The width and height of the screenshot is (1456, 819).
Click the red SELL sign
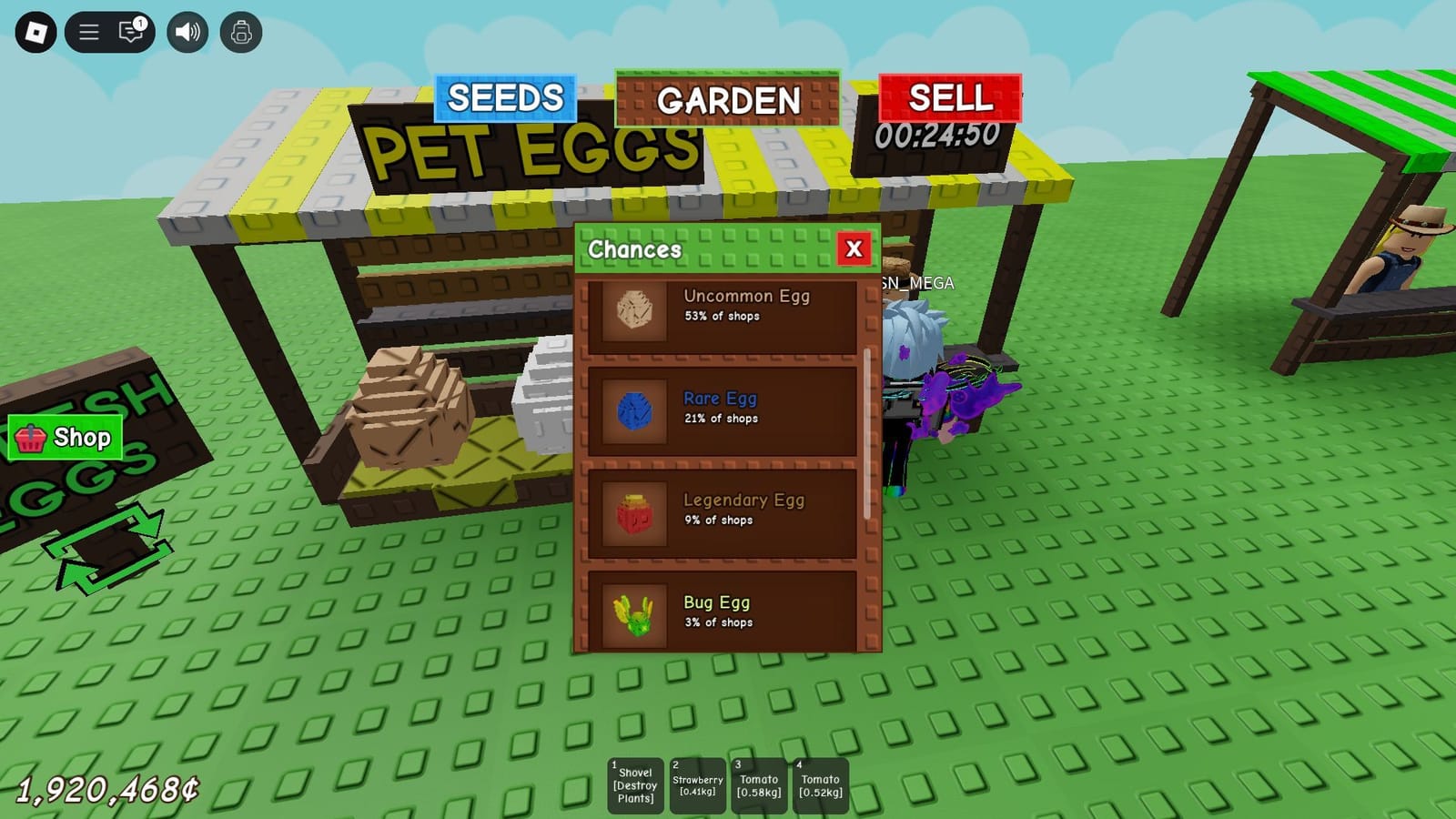949,98
